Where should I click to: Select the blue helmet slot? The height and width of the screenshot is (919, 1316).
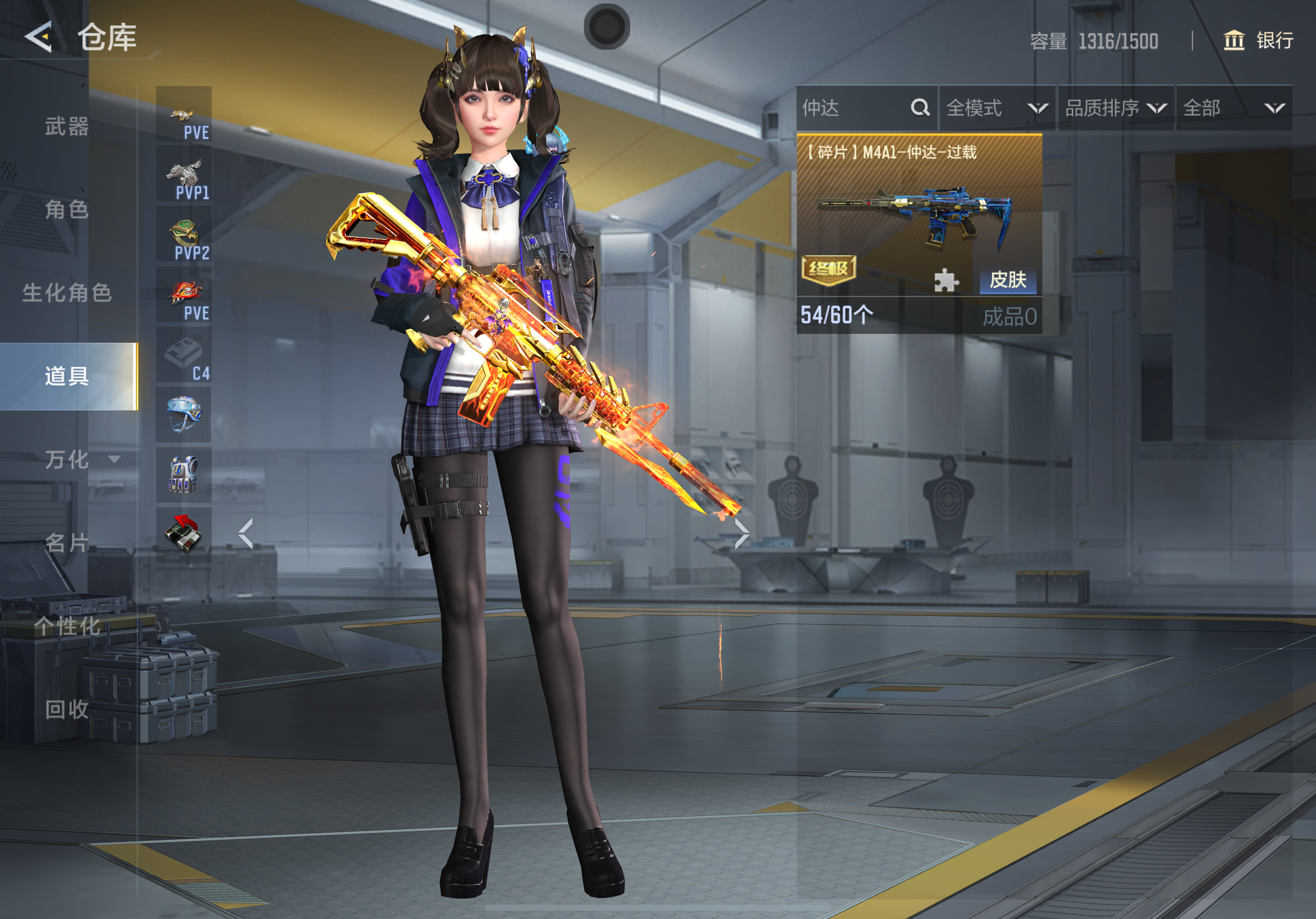[x=184, y=414]
